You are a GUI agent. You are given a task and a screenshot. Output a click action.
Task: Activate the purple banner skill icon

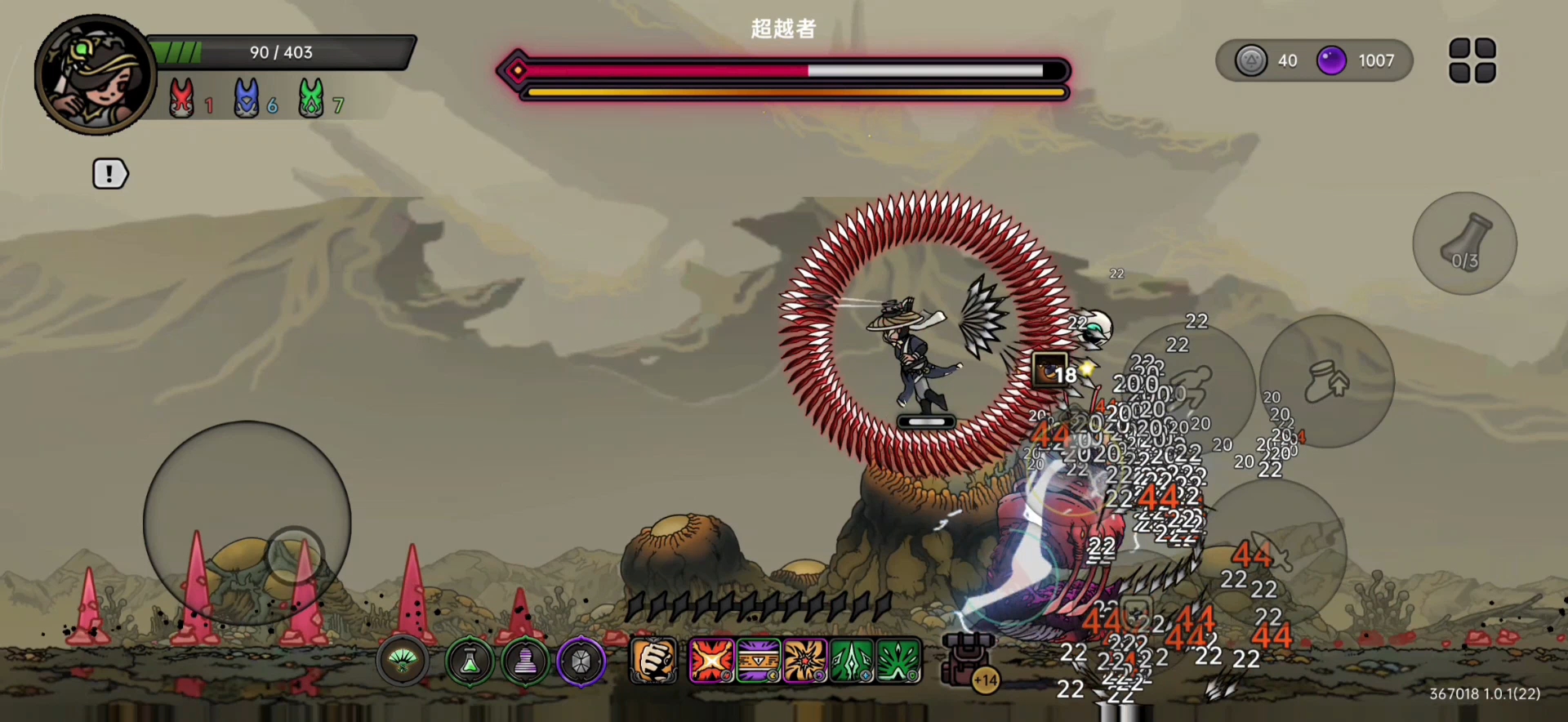(x=759, y=660)
